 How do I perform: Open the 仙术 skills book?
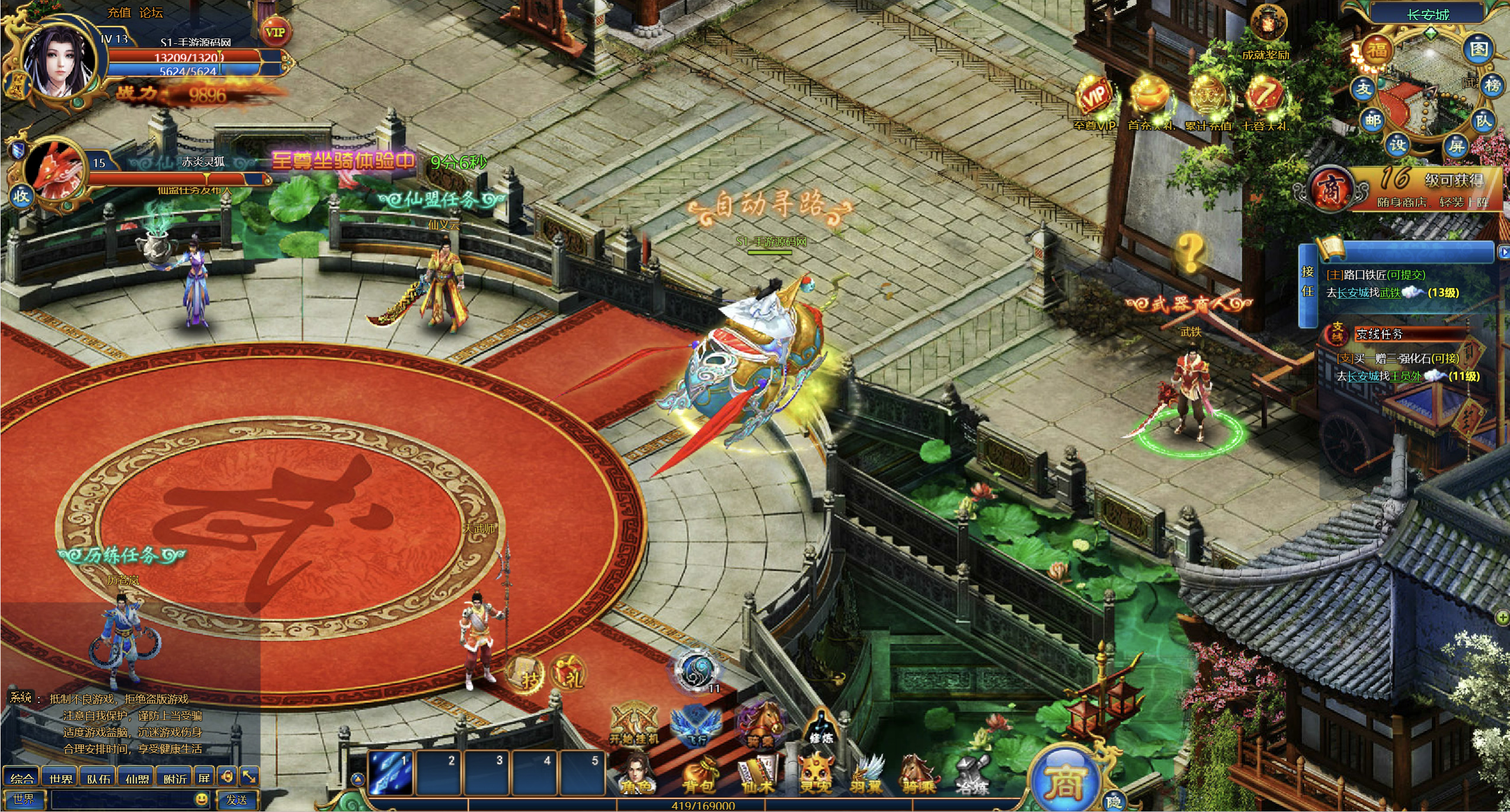(758, 775)
